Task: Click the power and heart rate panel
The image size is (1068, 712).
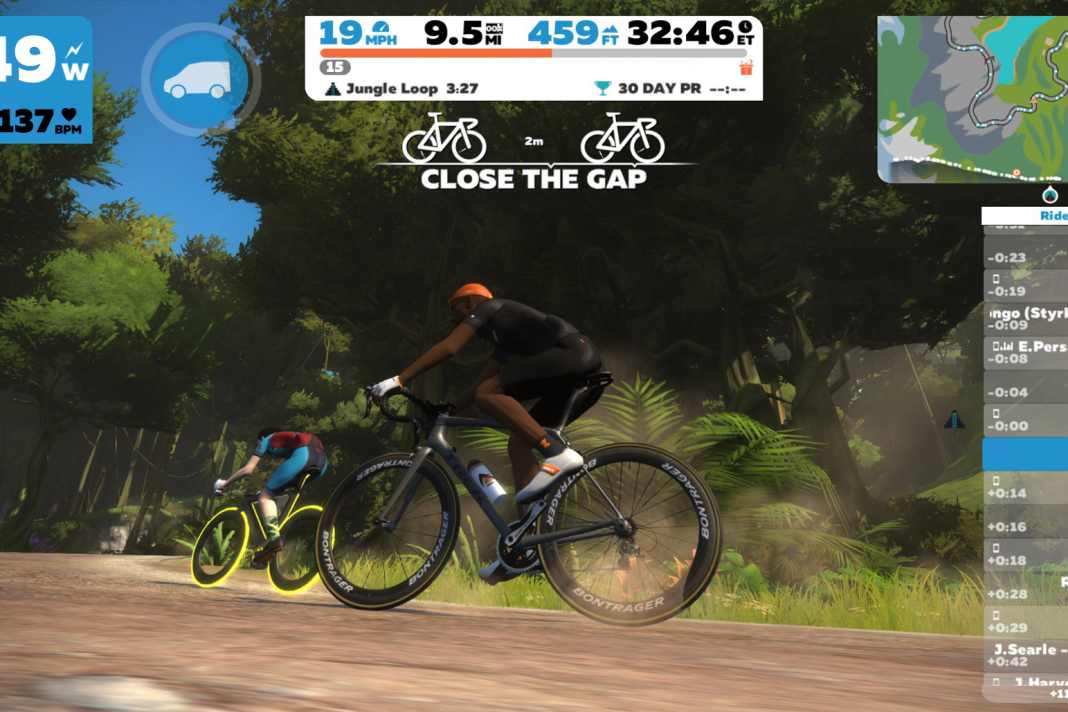Action: coord(45,80)
